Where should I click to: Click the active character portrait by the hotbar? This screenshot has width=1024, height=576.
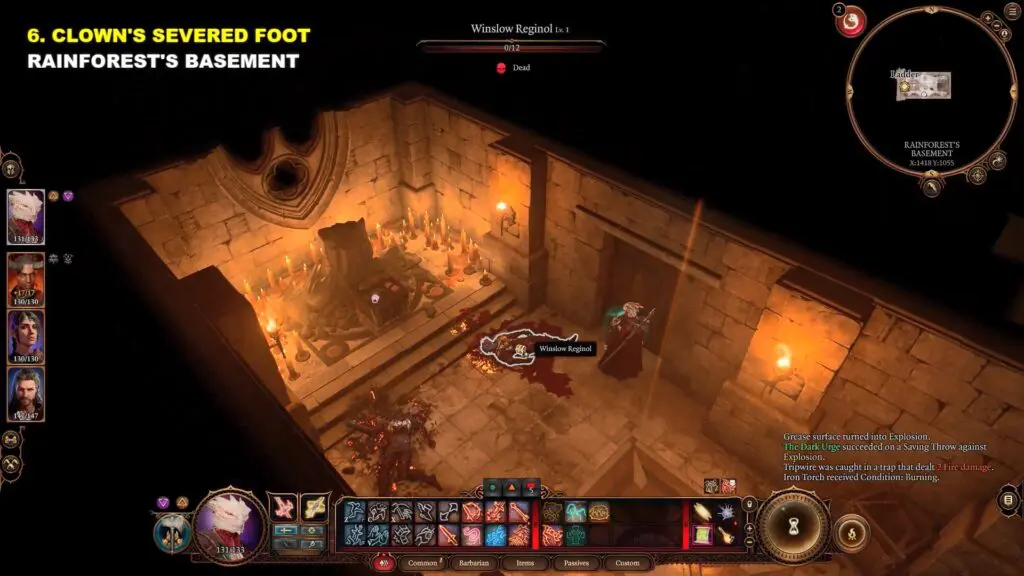tap(229, 523)
